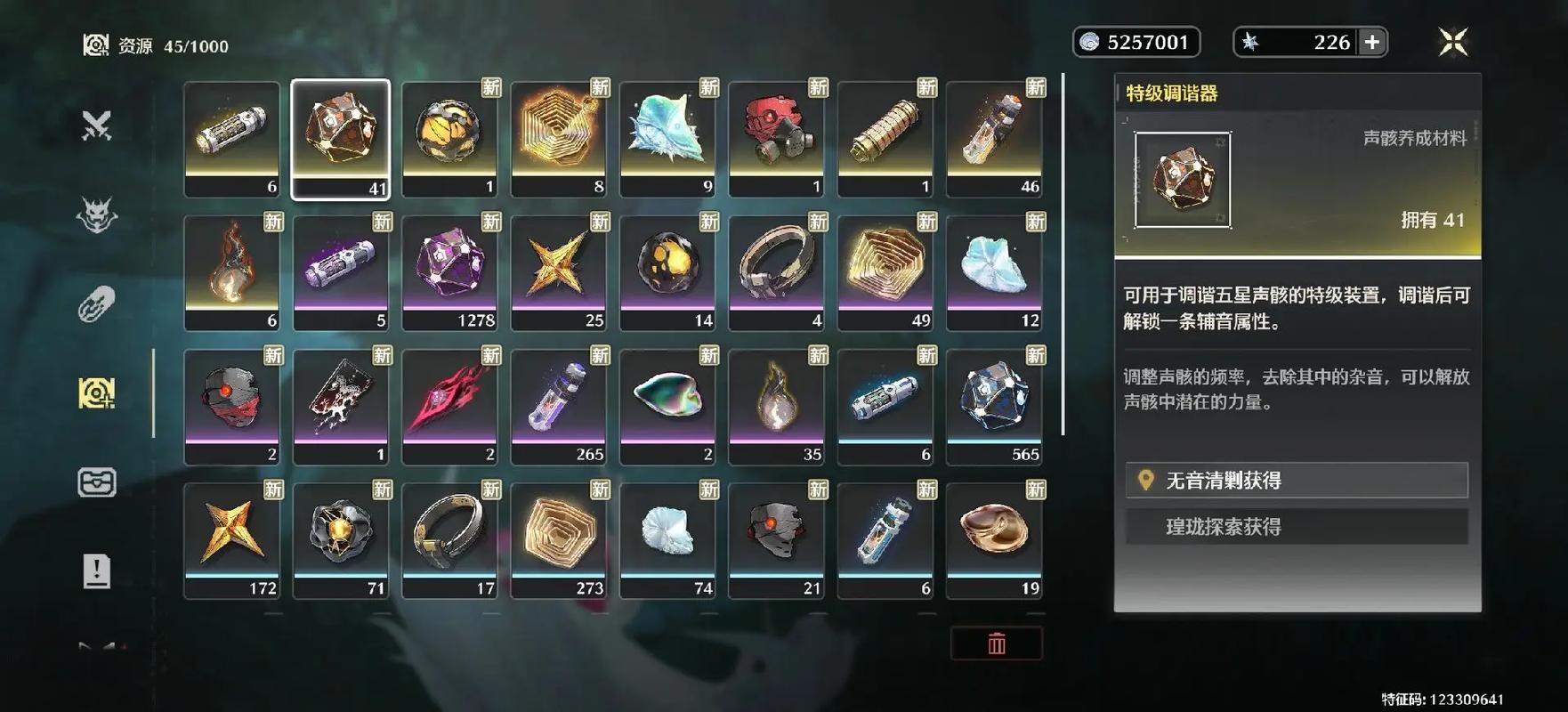Select the flame item with 35 count
This screenshot has width=1568, height=712.
(x=776, y=407)
